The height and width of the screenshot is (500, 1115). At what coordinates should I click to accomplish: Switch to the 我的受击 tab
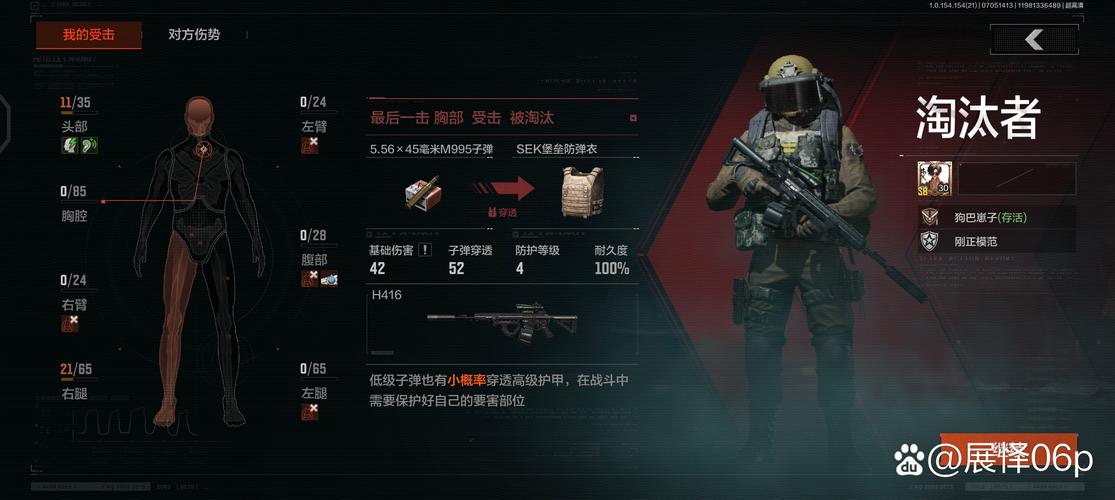click(x=88, y=35)
